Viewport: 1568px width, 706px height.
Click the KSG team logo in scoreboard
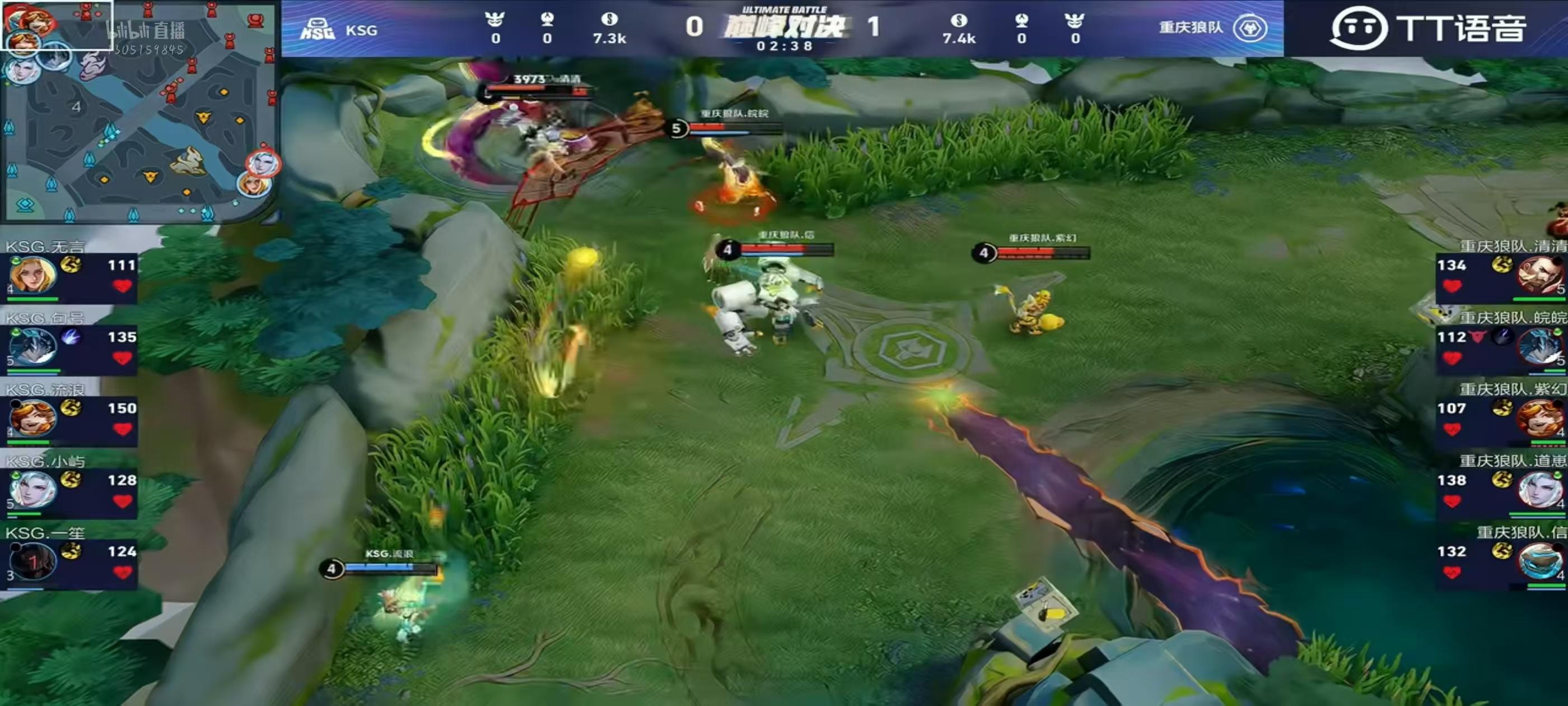[x=317, y=29]
